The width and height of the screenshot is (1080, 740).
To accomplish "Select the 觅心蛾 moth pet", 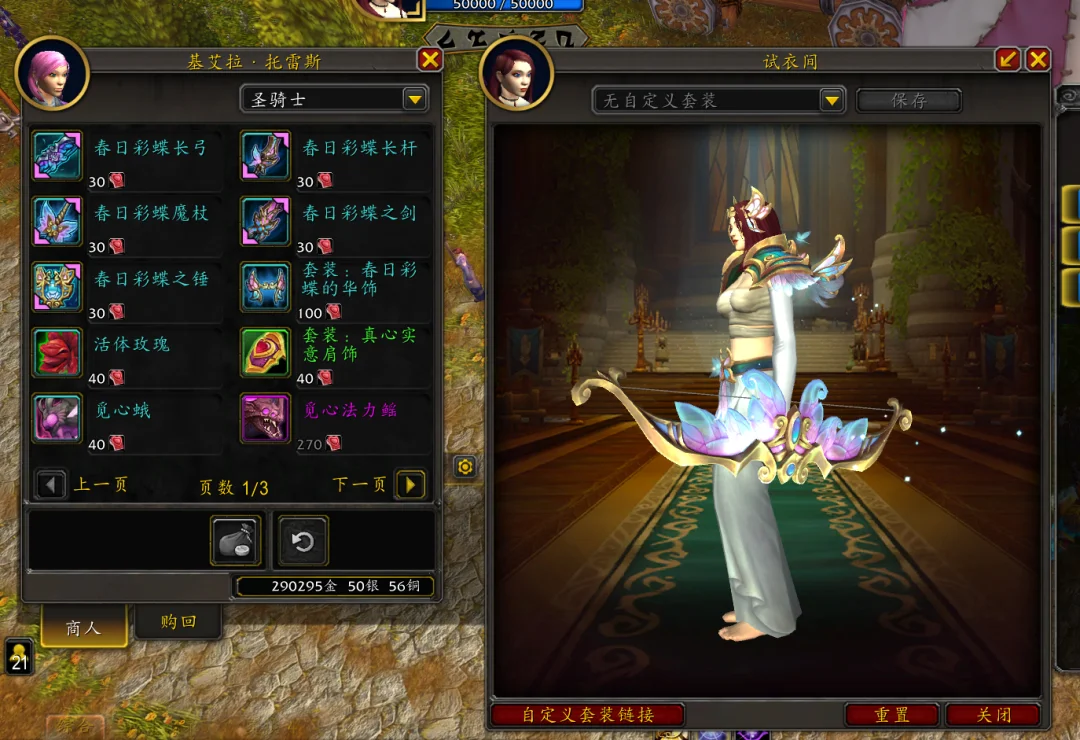I will pyautogui.click(x=57, y=418).
